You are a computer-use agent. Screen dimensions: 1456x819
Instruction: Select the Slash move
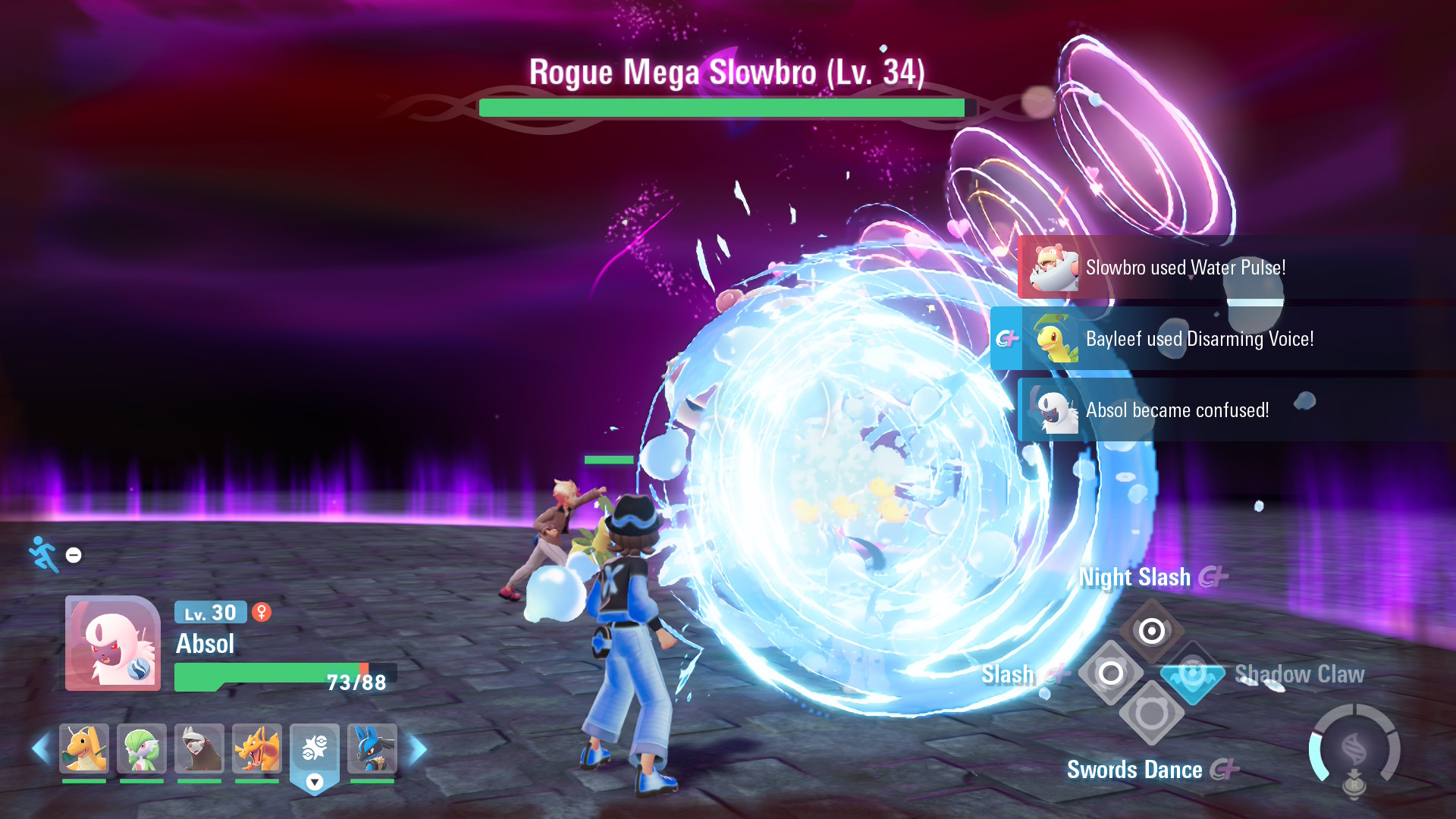coord(1111,673)
